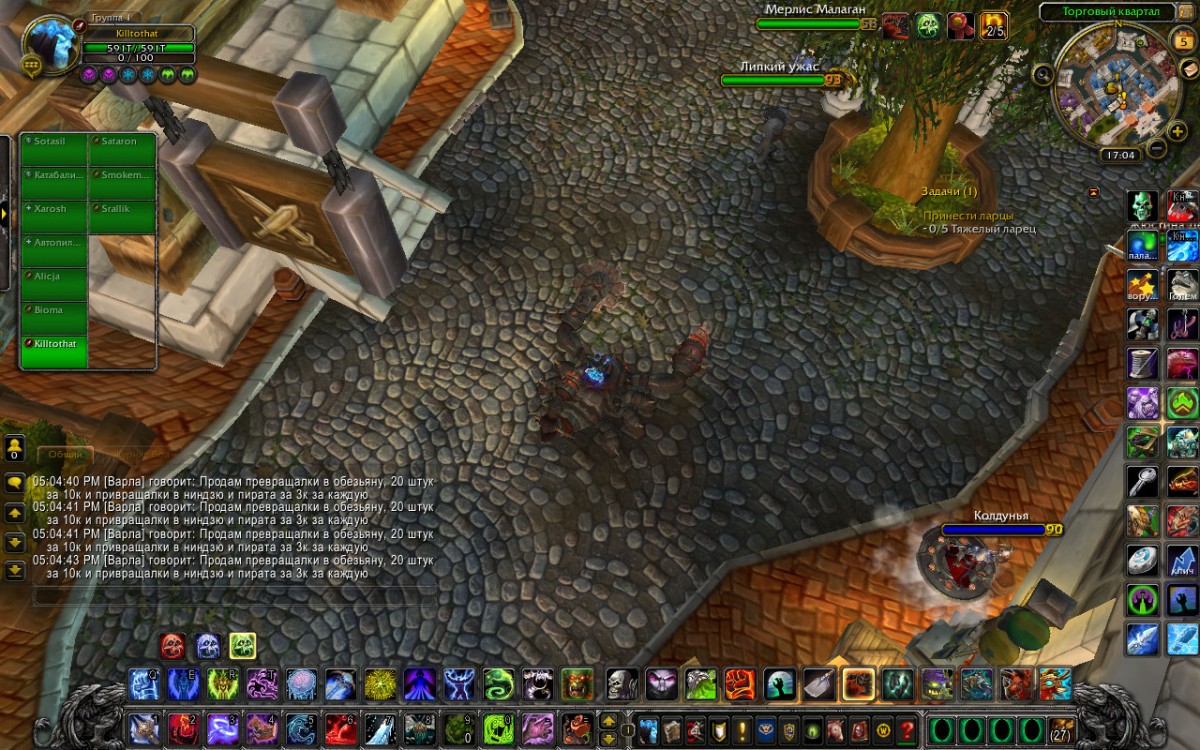The width and height of the screenshot is (1200, 750).
Task: Open the world map button beside Торговый квартал
Action: pos(1187,11)
